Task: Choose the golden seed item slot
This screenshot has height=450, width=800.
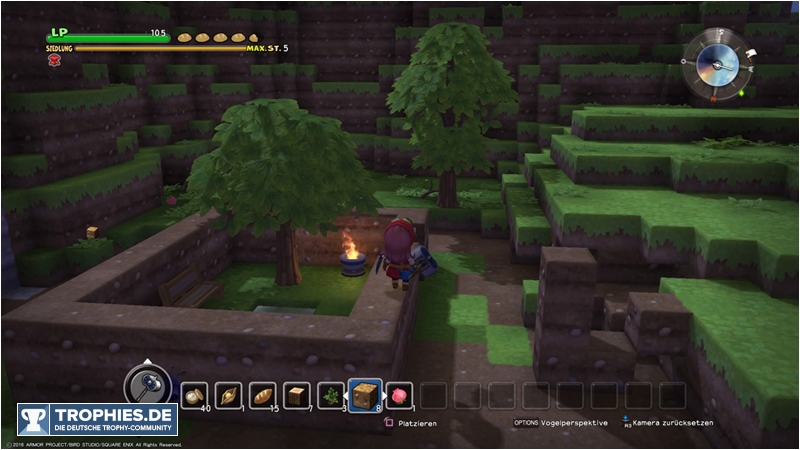Action: (x=229, y=396)
